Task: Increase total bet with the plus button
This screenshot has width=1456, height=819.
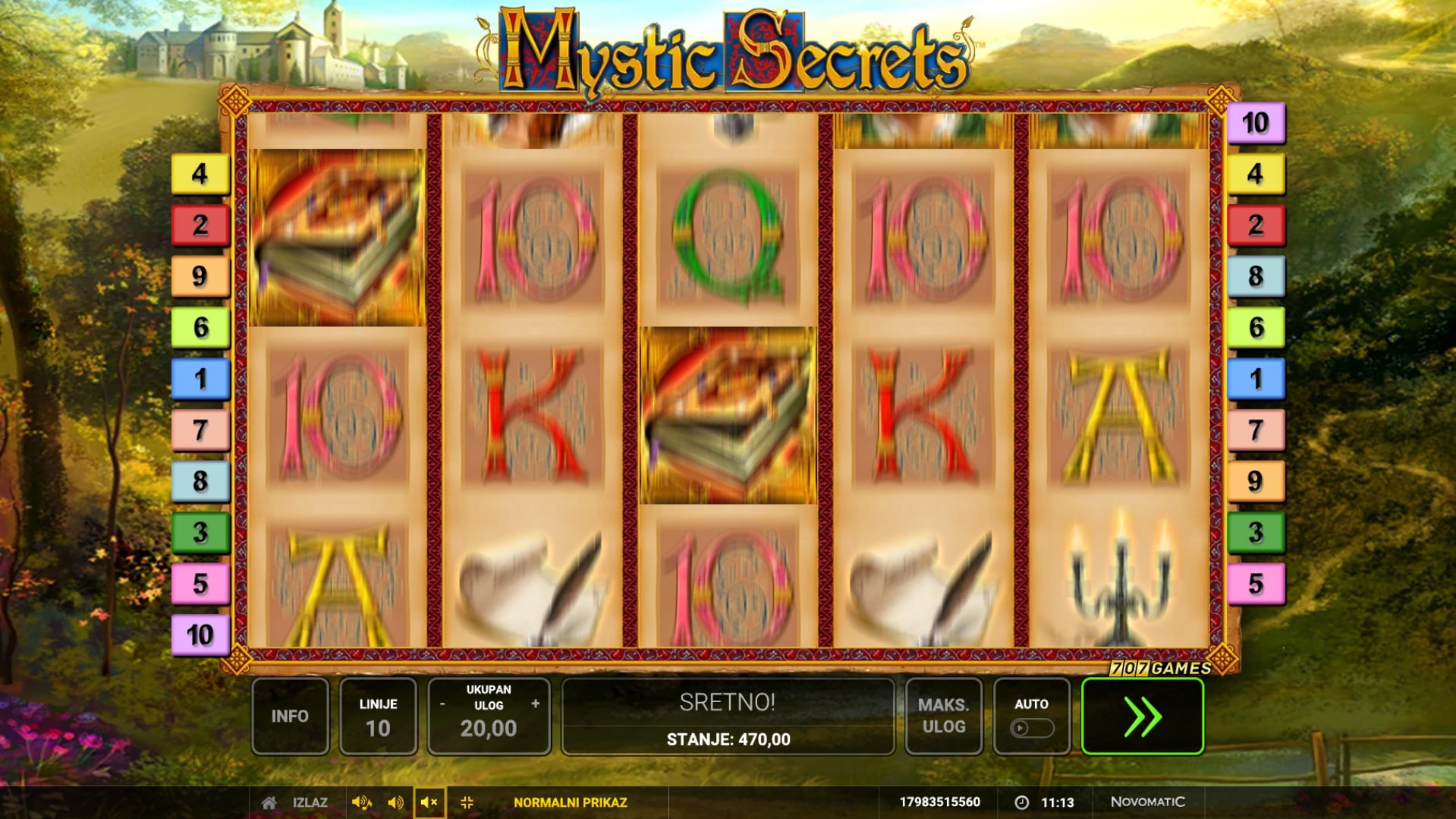Action: click(536, 704)
